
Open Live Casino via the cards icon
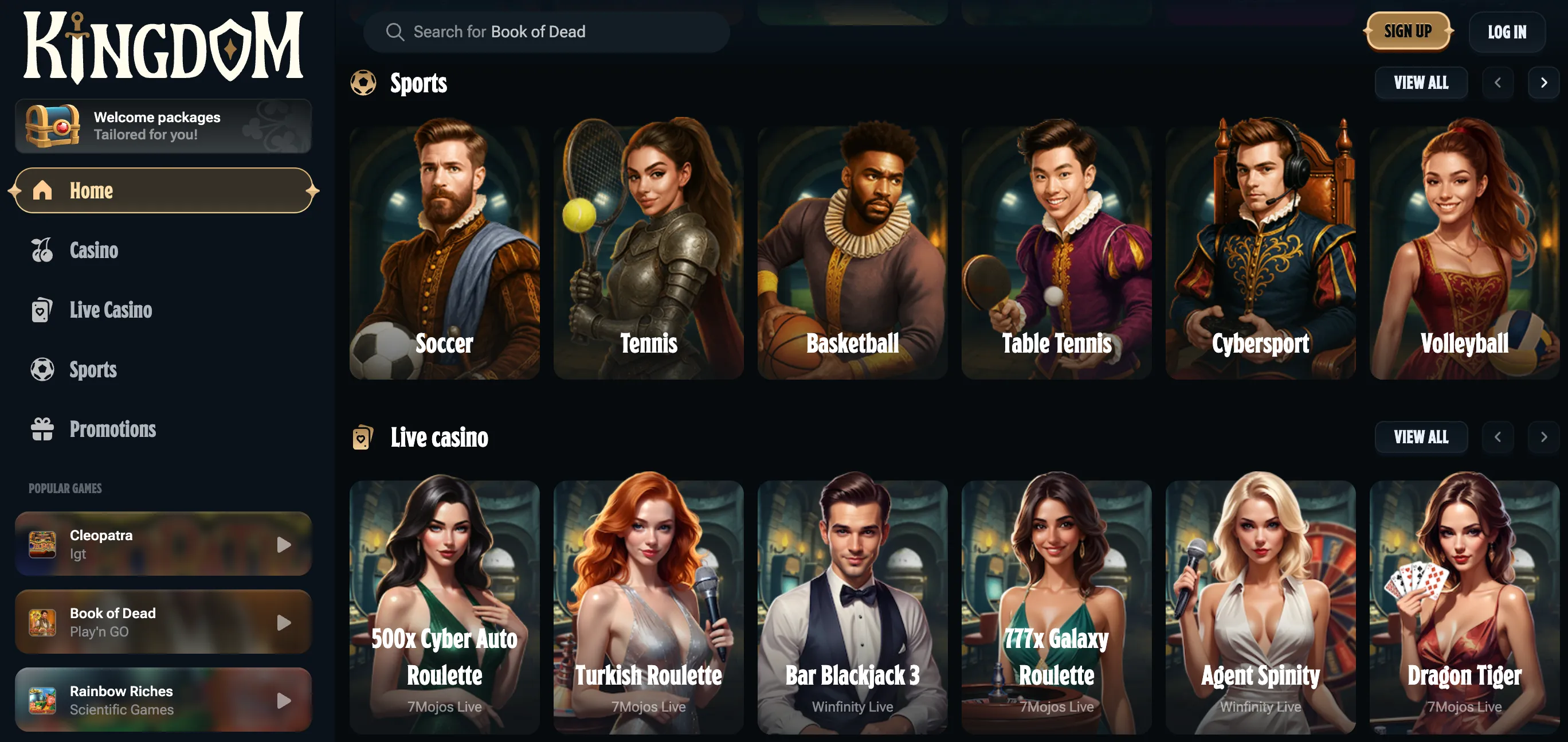point(41,310)
